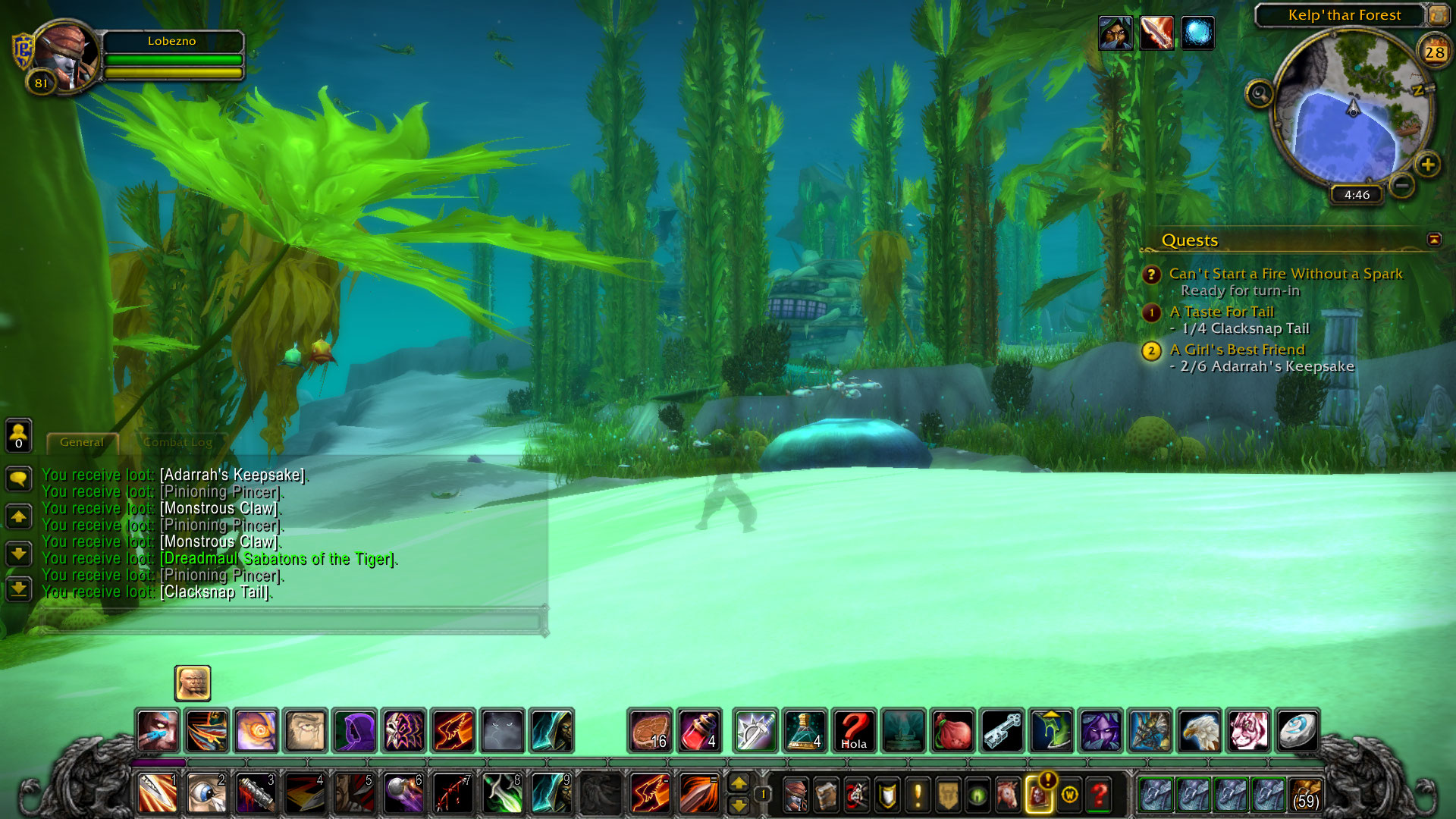The width and height of the screenshot is (1456, 819).
Task: Activate the eyeball ability in slot 2
Action: click(206, 794)
